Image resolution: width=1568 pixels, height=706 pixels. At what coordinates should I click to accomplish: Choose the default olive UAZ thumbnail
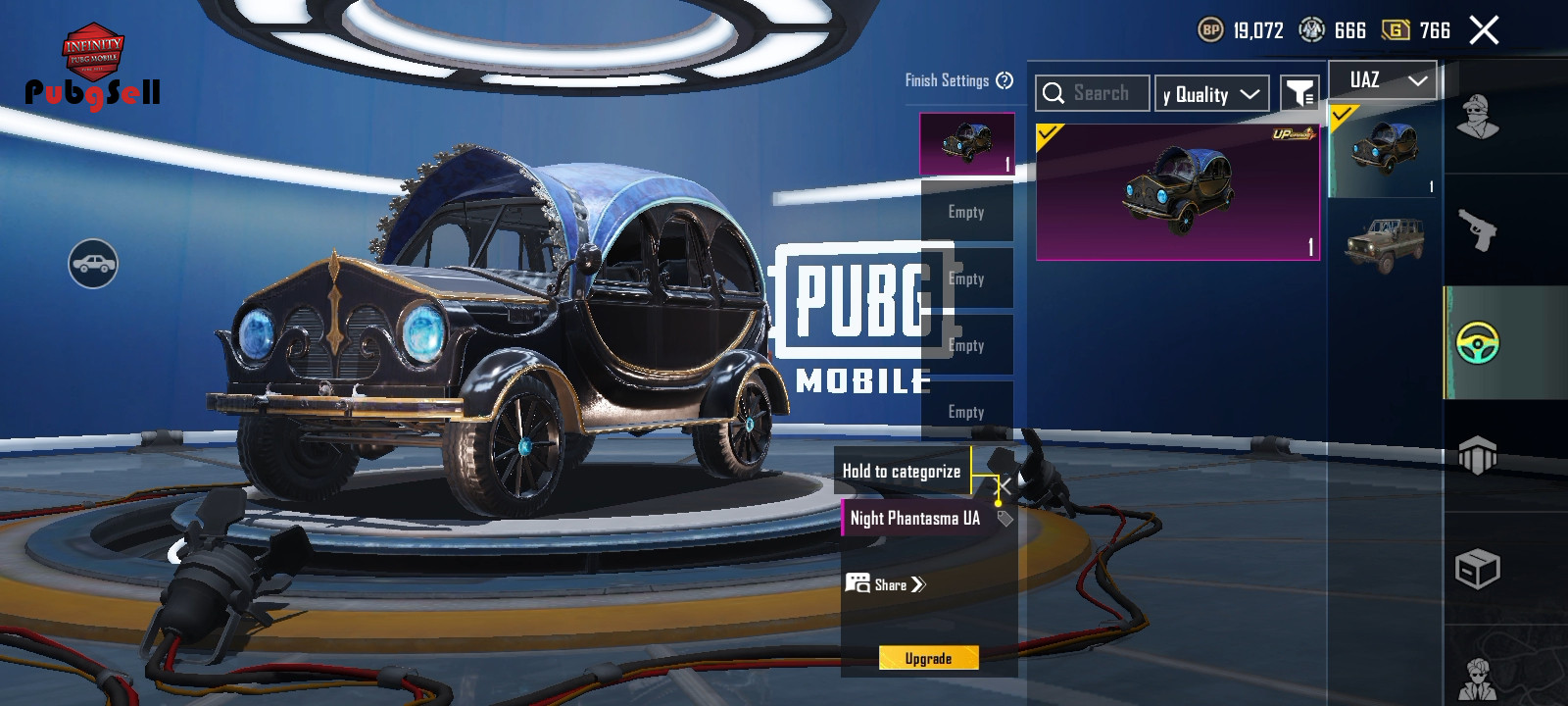[x=1383, y=242]
